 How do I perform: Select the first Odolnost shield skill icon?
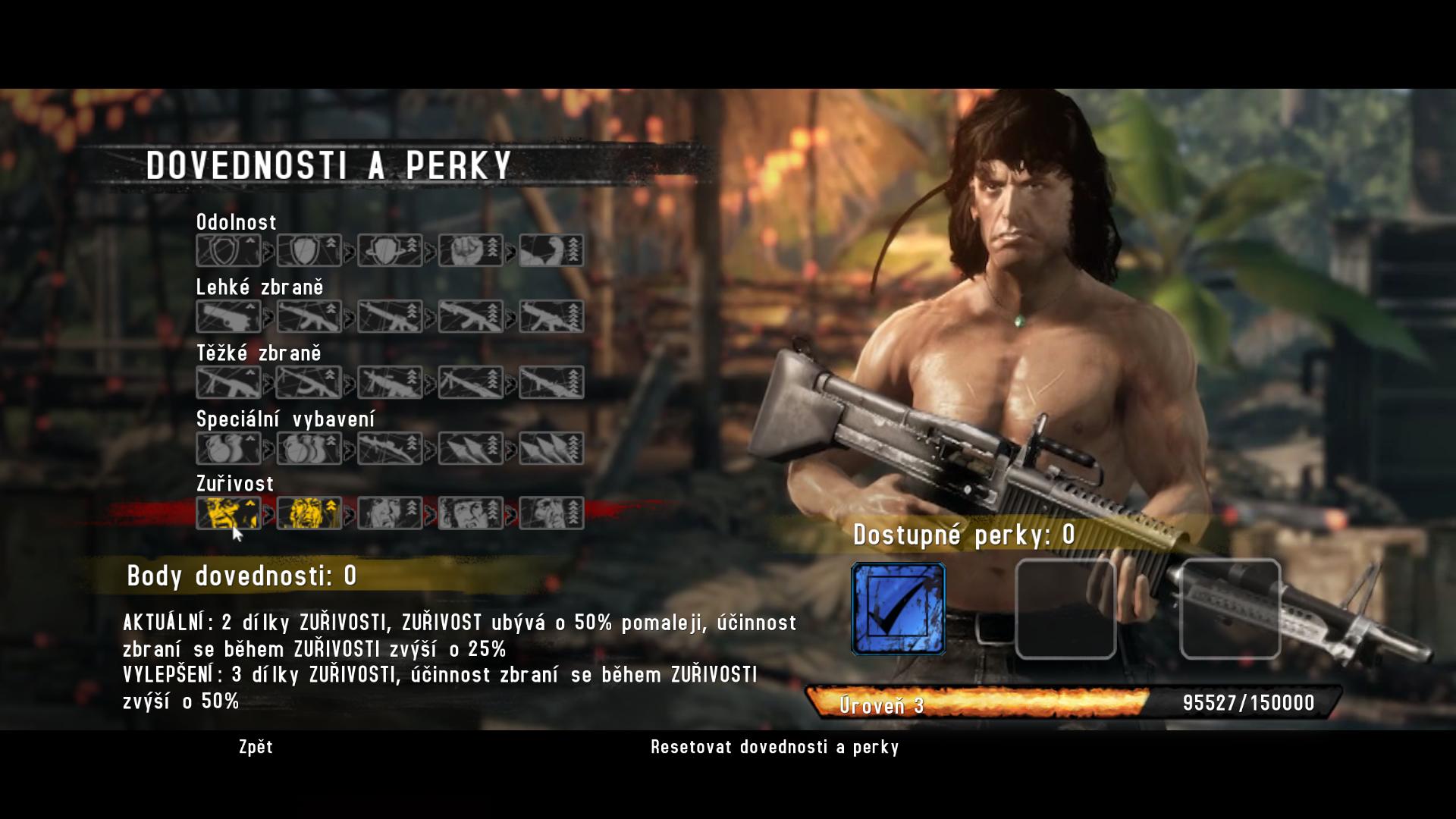point(229,250)
